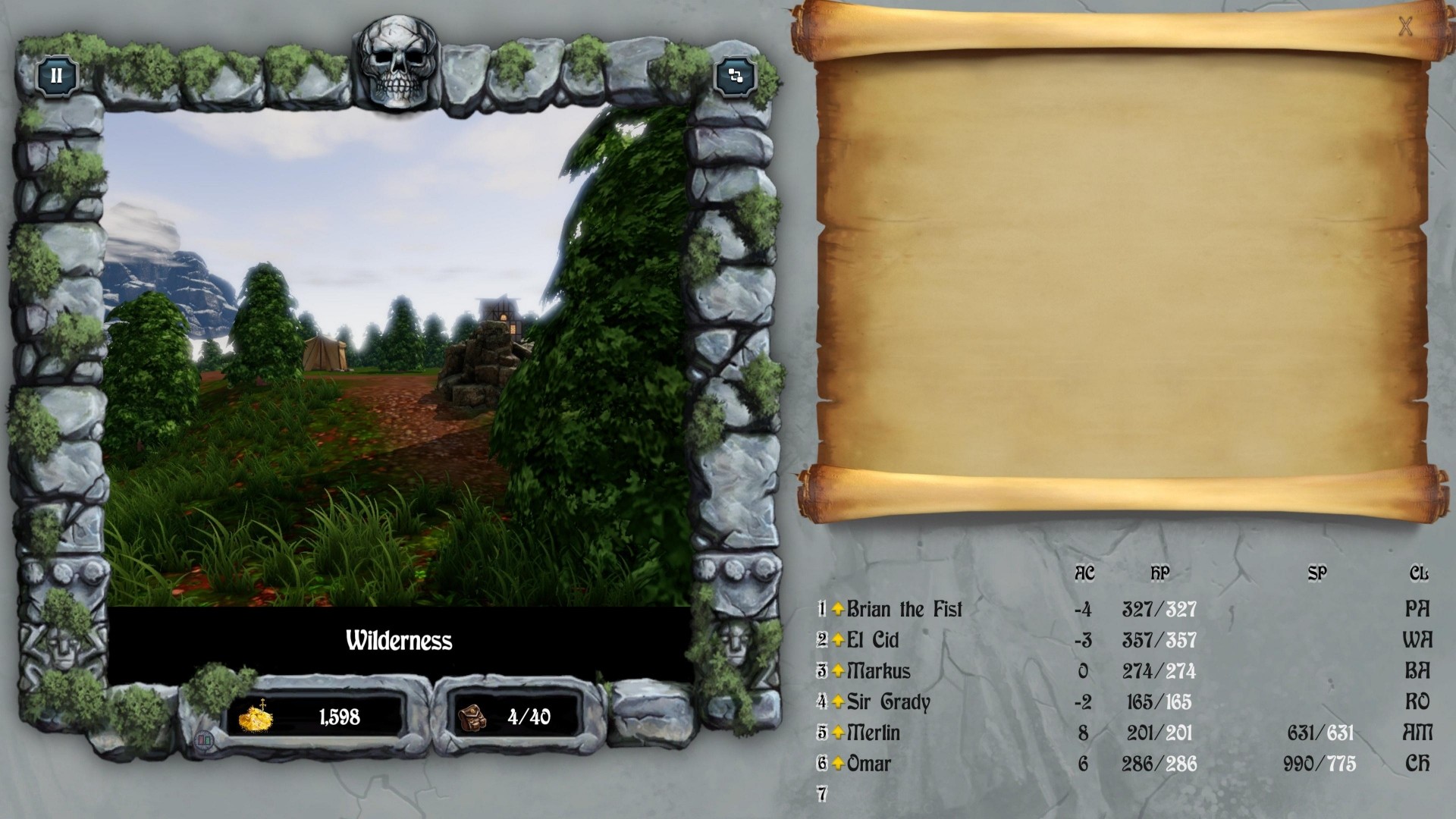1456x819 pixels.
Task: Pause the game with the pause button
Action: tap(57, 76)
